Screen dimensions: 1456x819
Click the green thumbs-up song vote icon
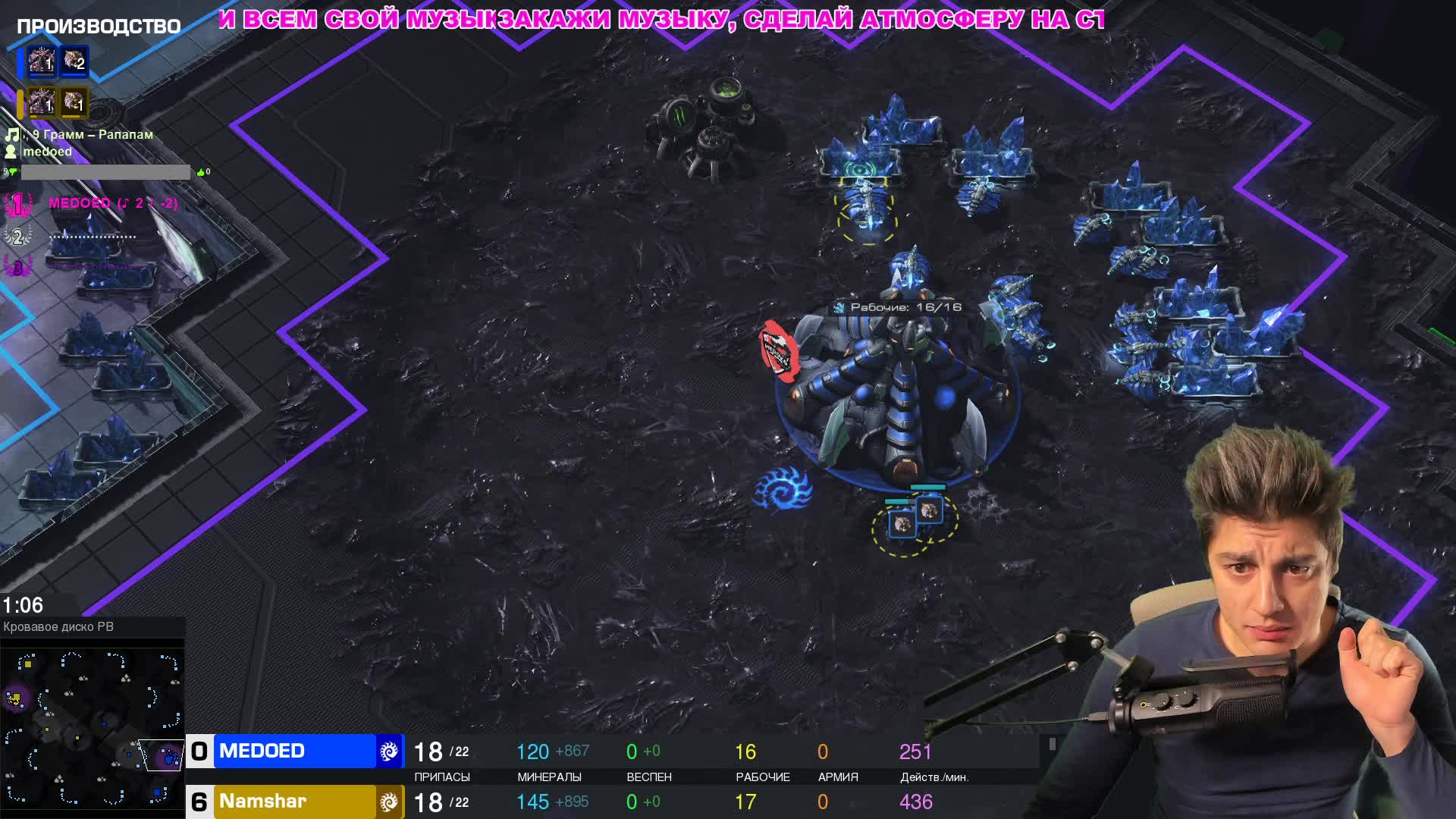click(201, 173)
